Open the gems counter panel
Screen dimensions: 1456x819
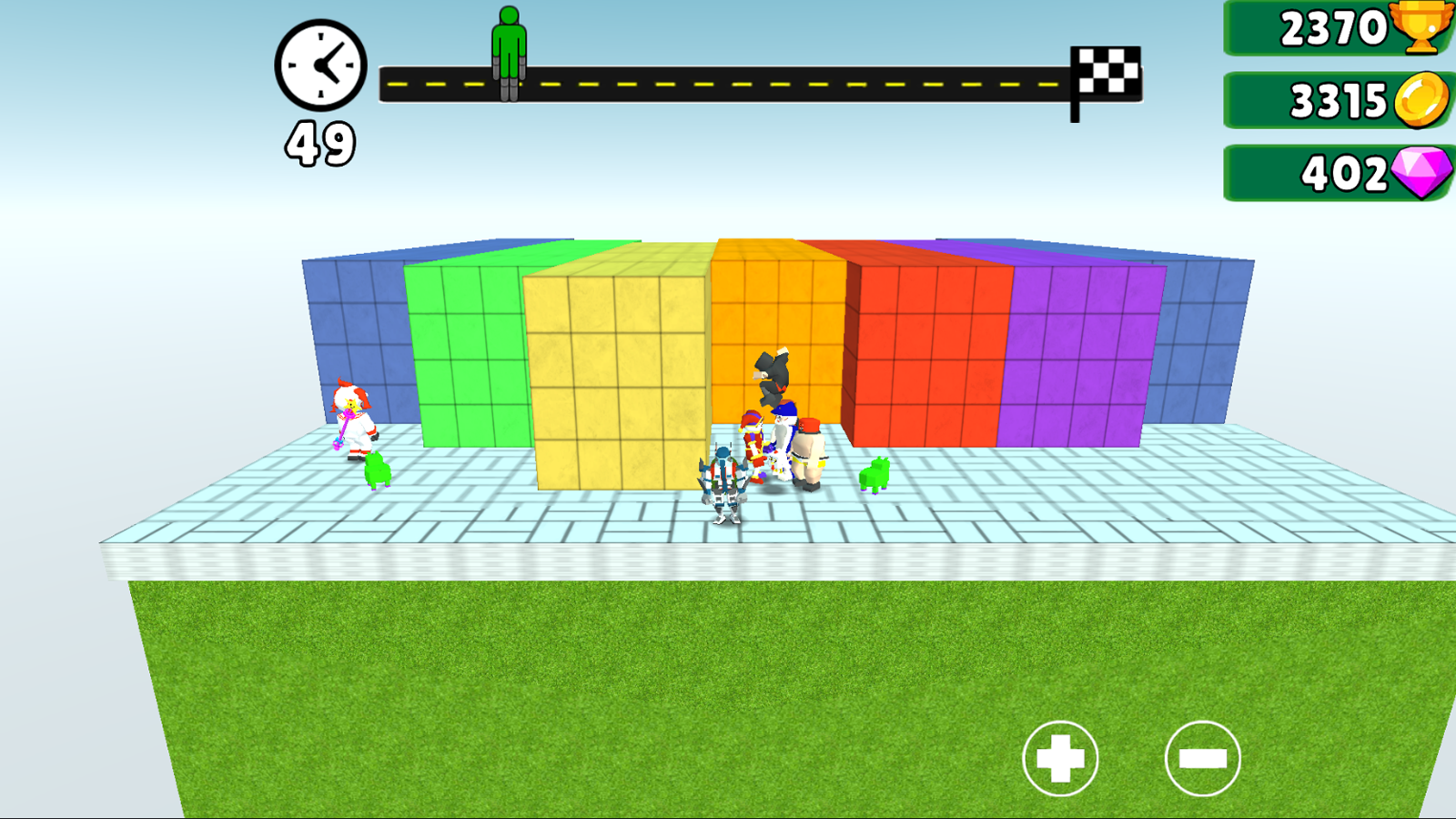[x=1329, y=171]
